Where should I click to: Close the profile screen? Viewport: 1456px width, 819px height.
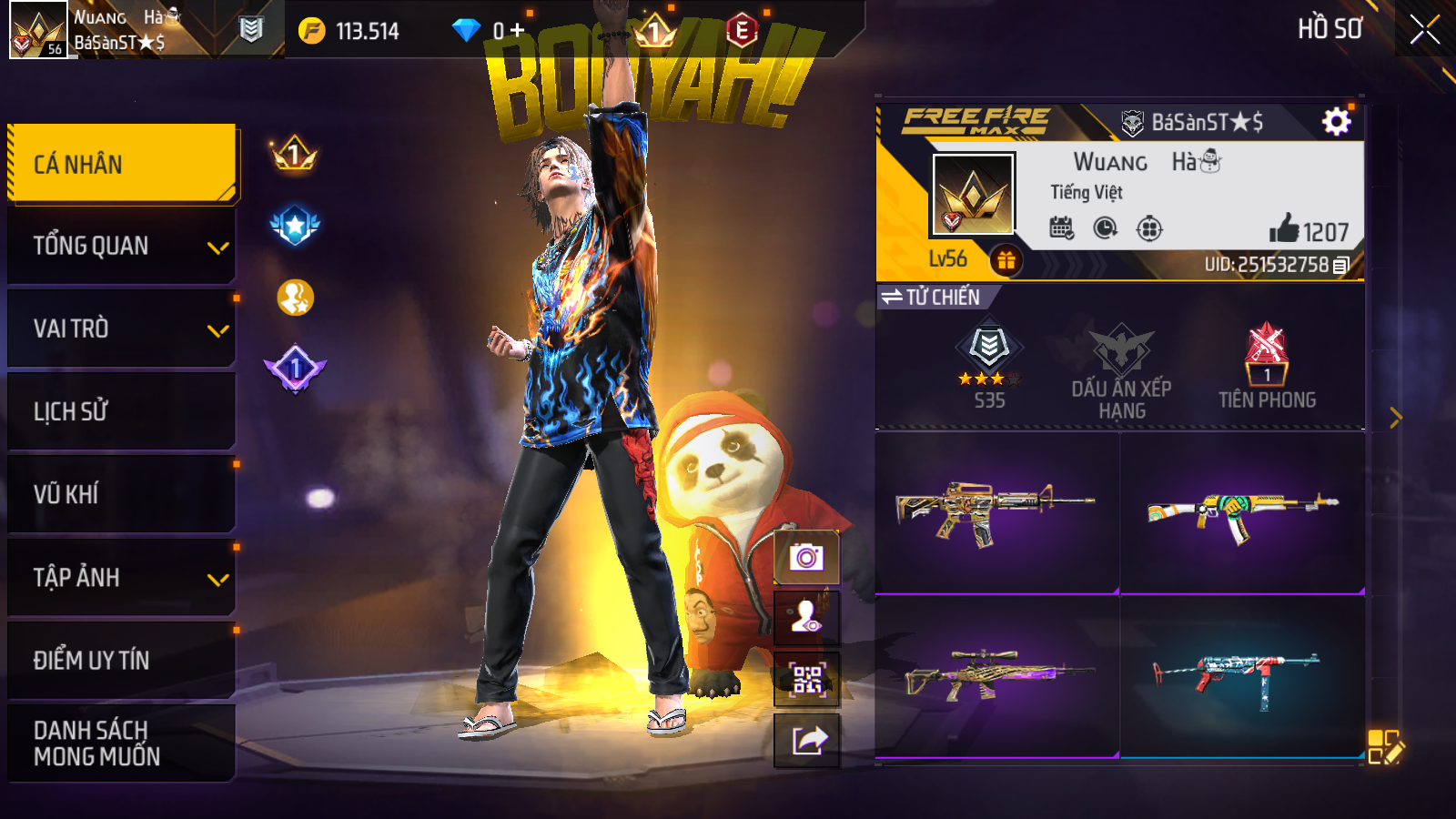point(1424,30)
